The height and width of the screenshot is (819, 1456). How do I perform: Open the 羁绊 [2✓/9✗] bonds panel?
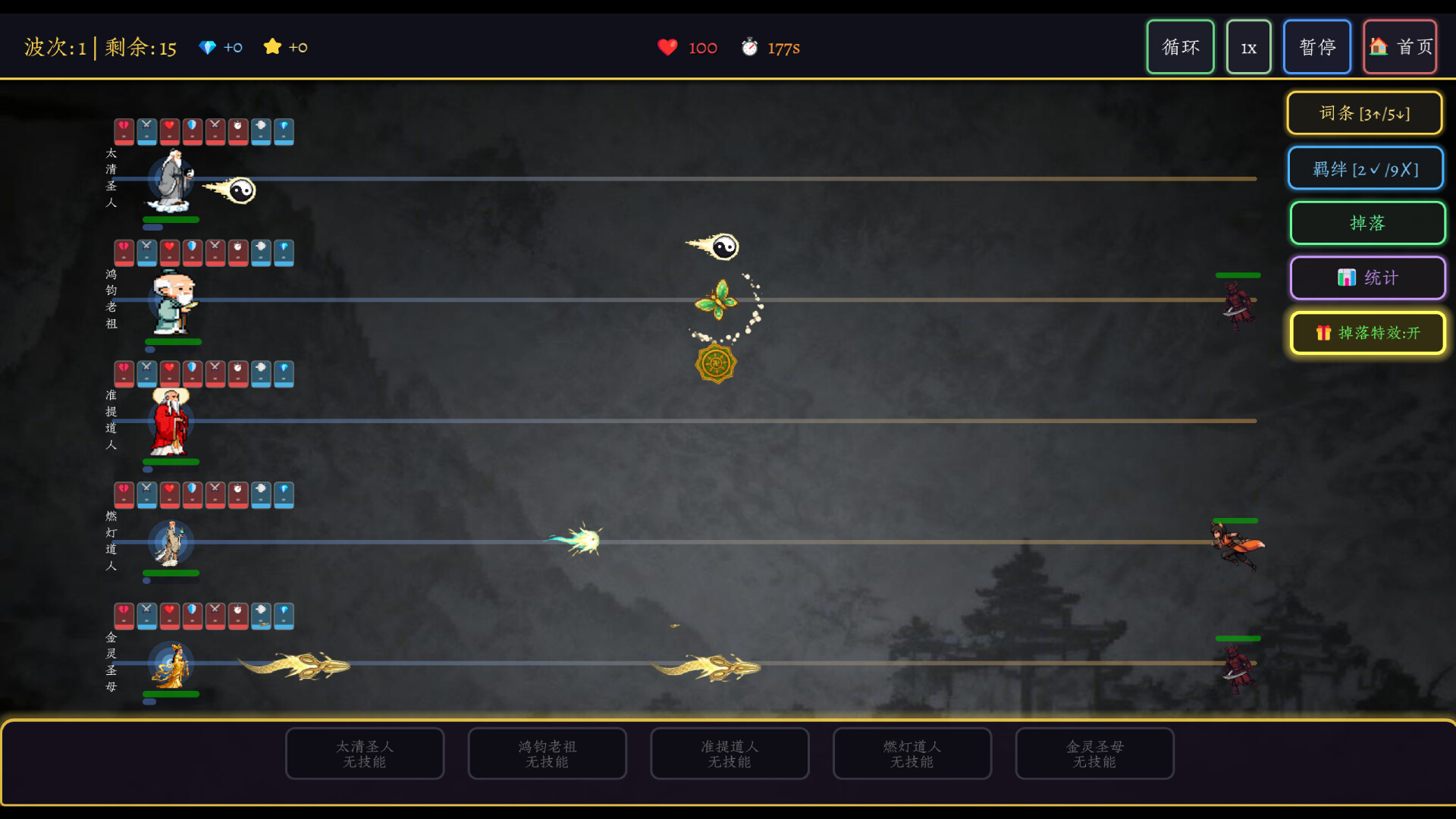tap(1366, 168)
